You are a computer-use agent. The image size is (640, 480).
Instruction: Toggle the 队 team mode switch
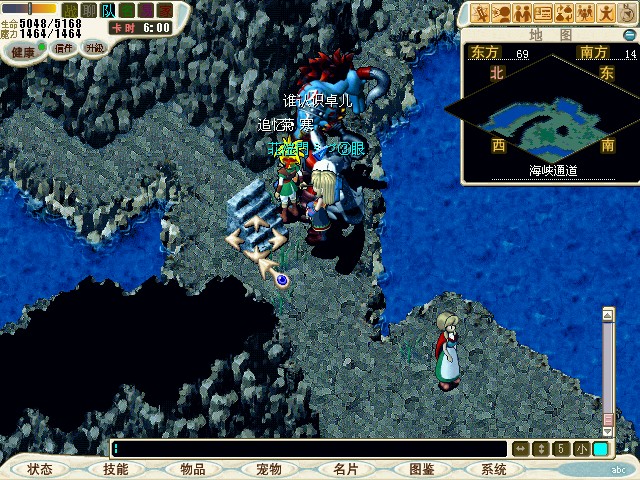[x=106, y=9]
